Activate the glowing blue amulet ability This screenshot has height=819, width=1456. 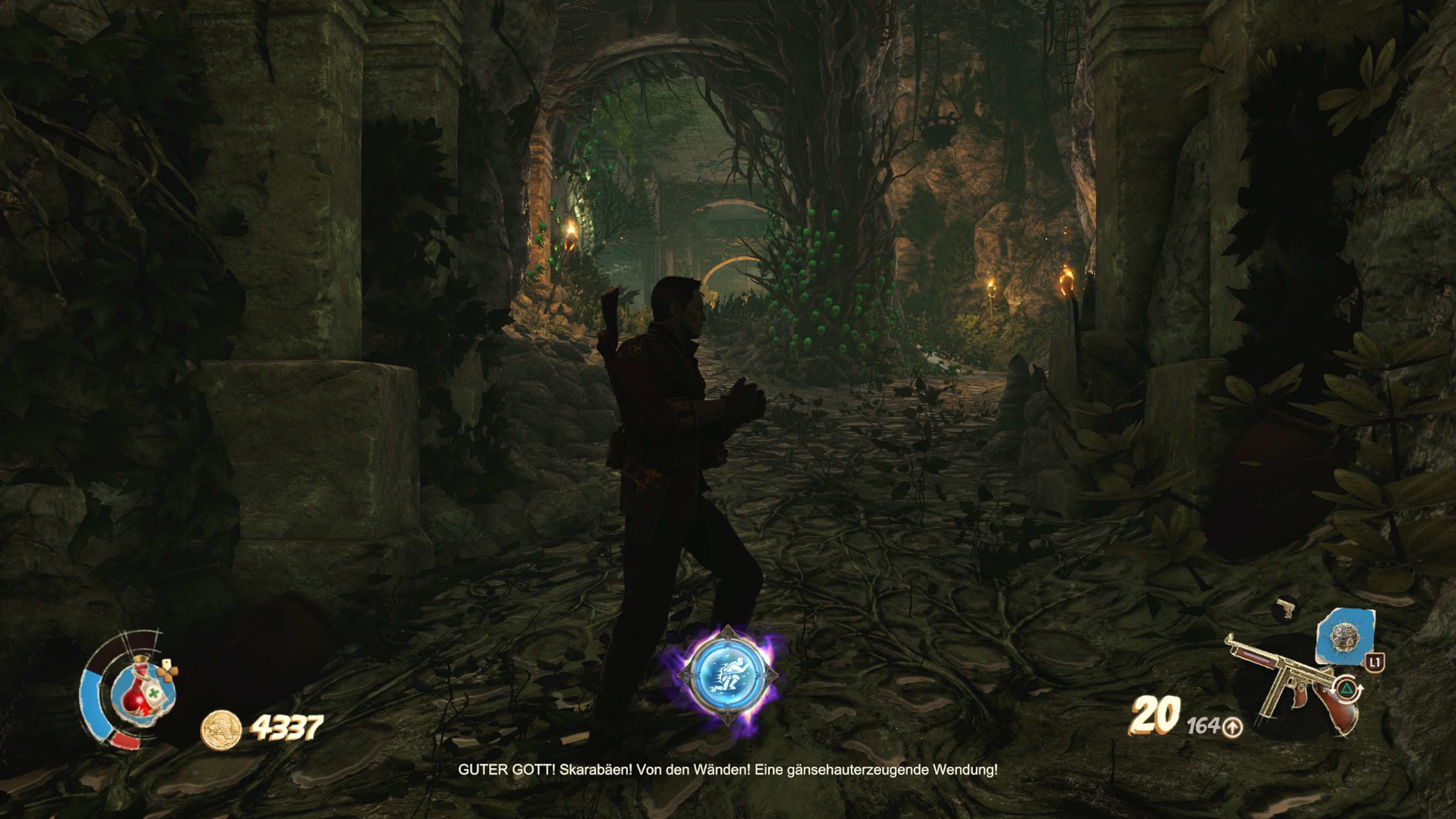point(727,675)
